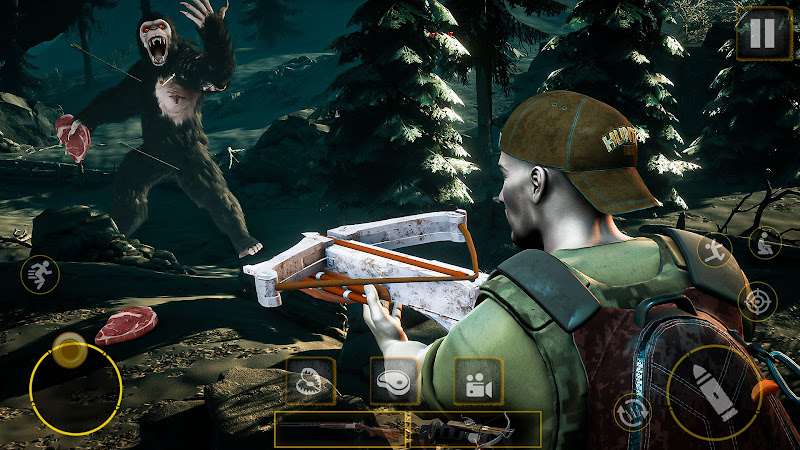Pause the game

point(763,33)
